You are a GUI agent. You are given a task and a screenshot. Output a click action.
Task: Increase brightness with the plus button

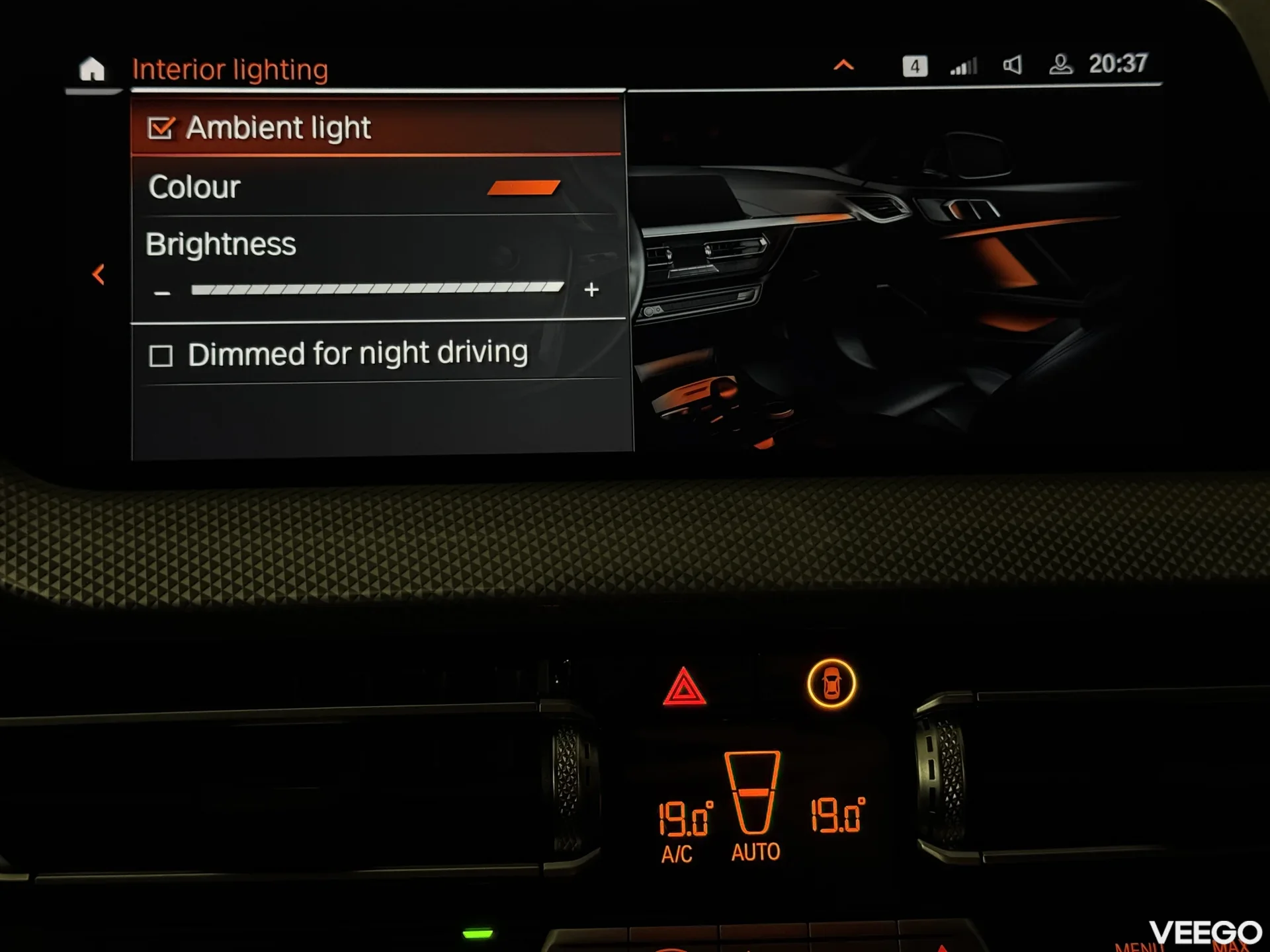[591, 290]
